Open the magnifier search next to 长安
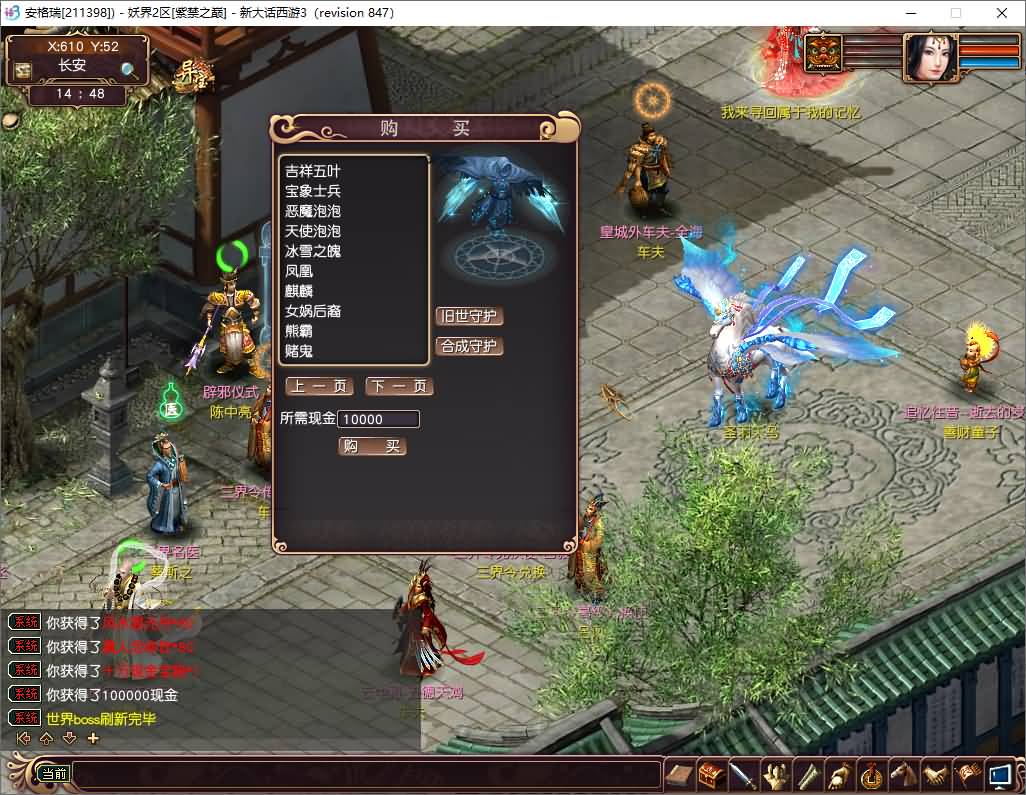Viewport: 1026px width, 795px height. click(130, 69)
